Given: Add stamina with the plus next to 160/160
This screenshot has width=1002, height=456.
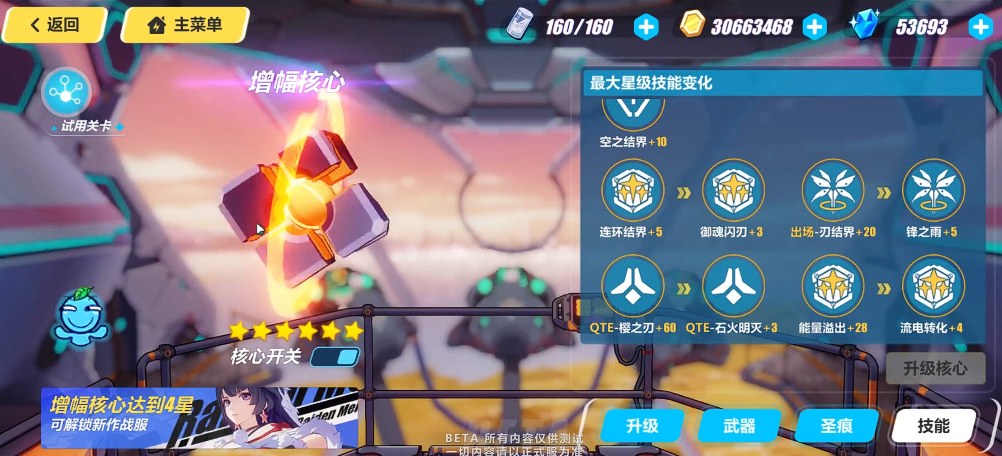Looking at the screenshot, I should 647,27.
